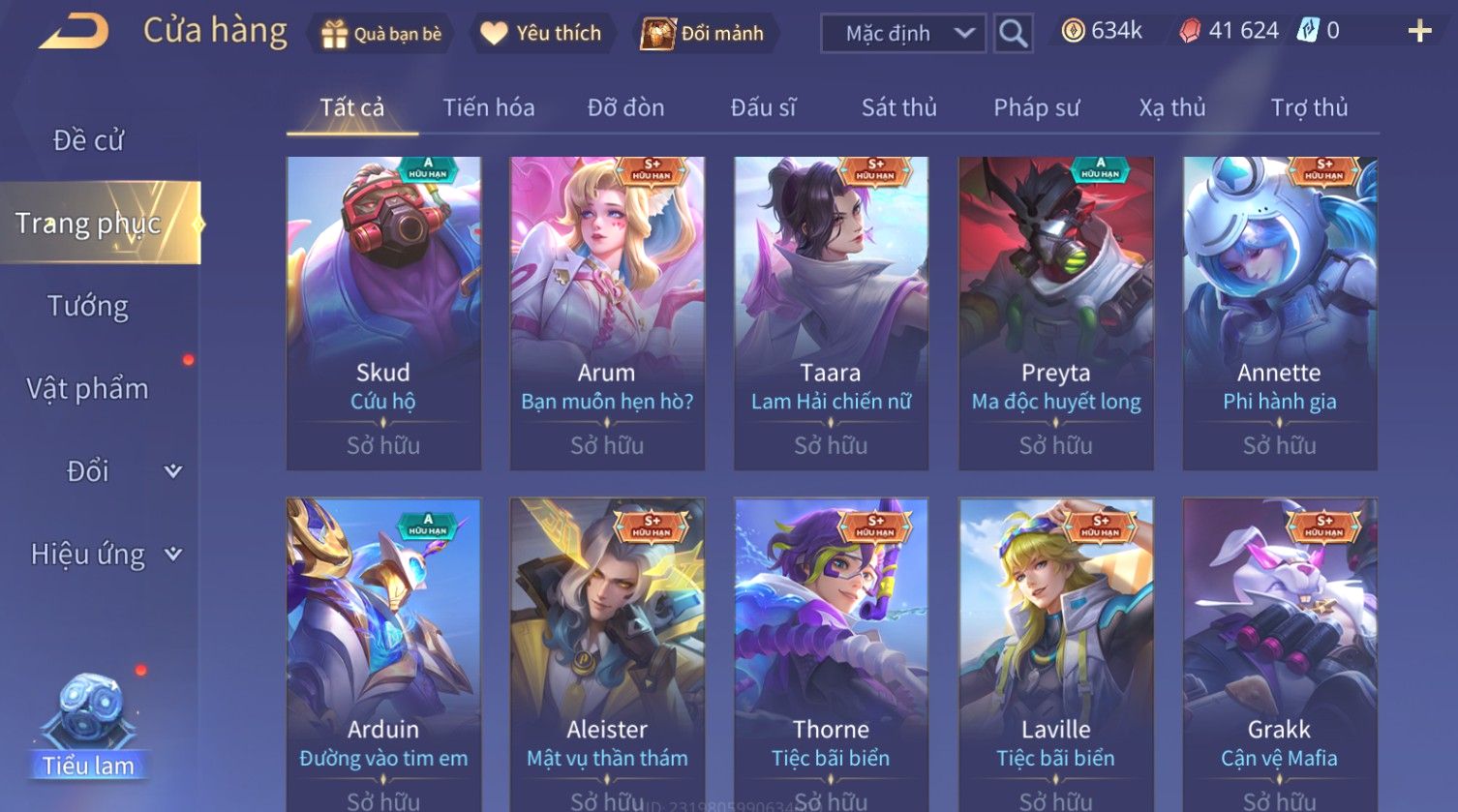Viewport: 1458px width, 812px height.
Task: Click the magnifying glass search button
Action: tap(1013, 34)
